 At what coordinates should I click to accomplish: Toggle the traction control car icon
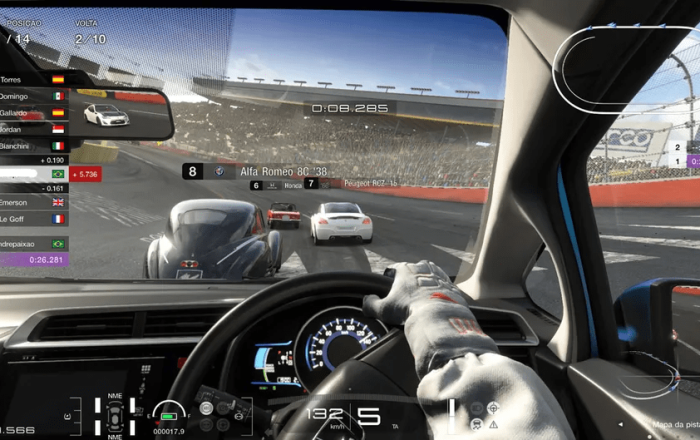click(x=476, y=424)
